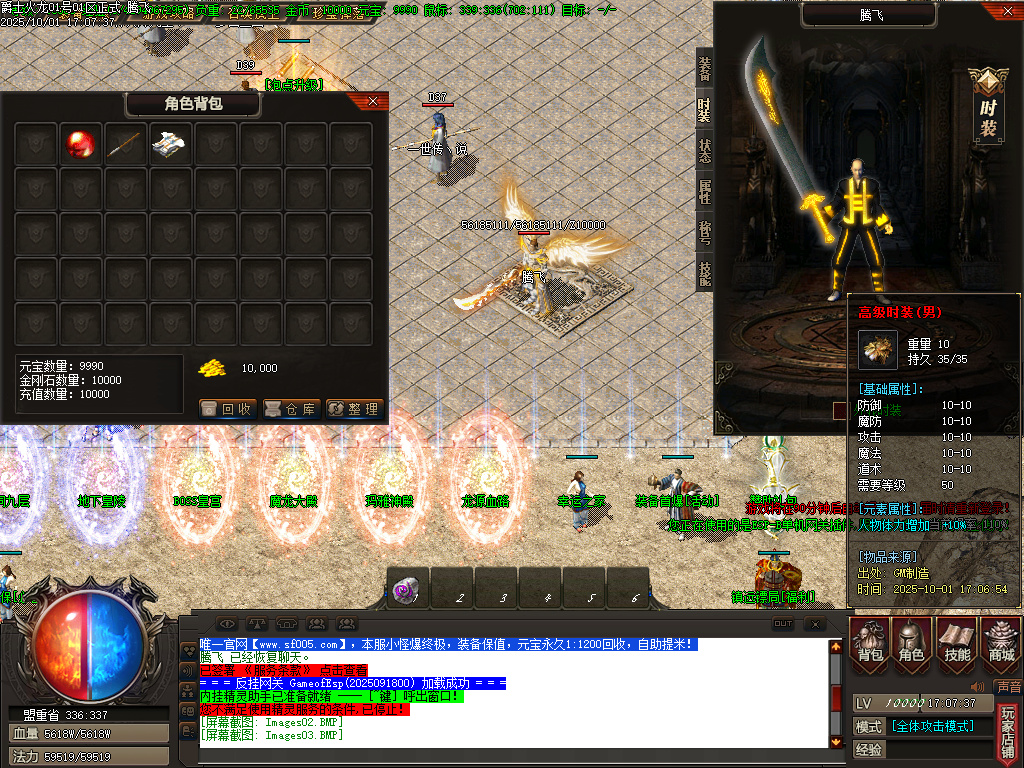
Task: Select the spear item in the bag
Action: point(125,145)
